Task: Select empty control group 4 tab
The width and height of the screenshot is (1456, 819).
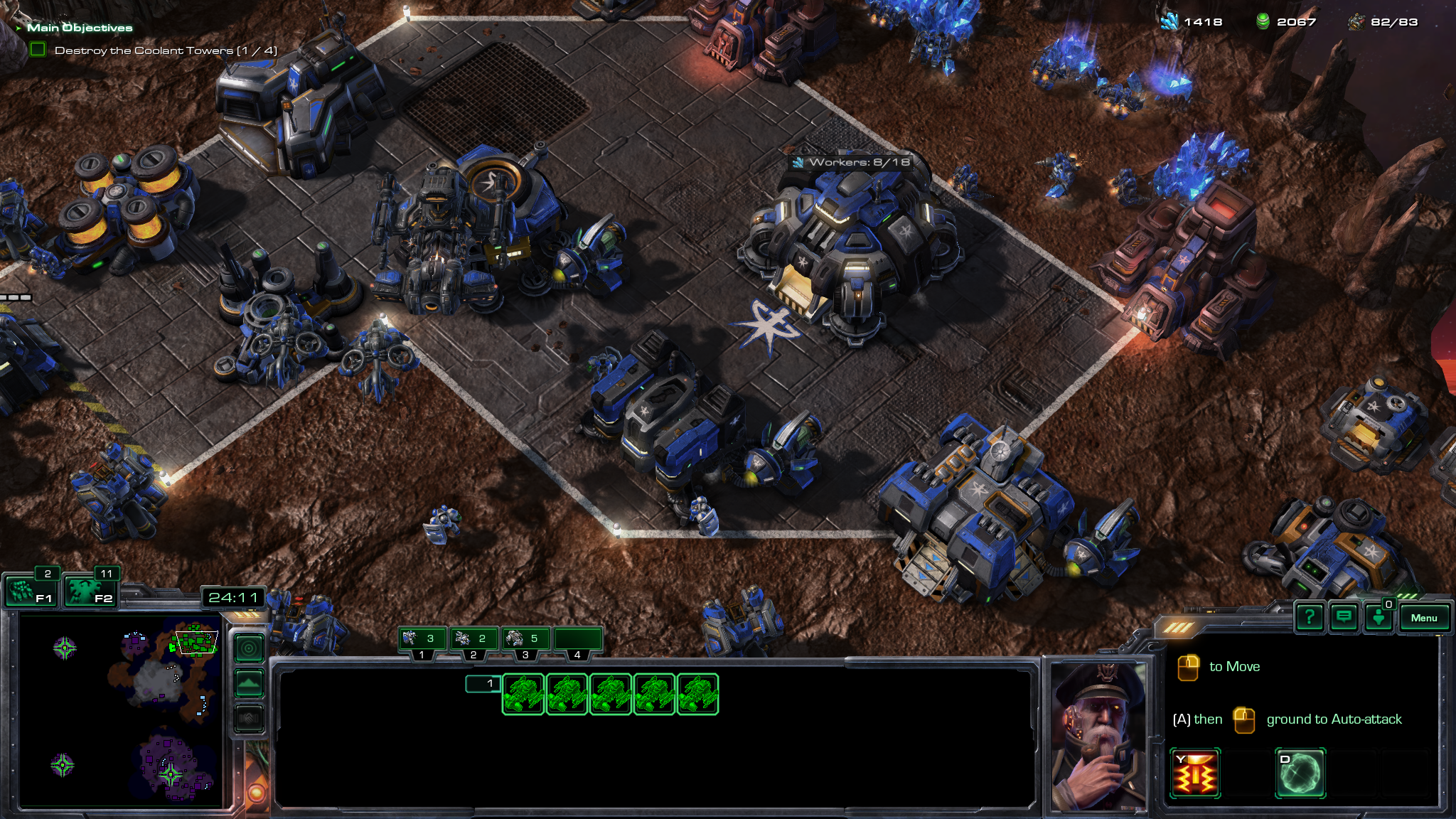Action: [x=577, y=639]
